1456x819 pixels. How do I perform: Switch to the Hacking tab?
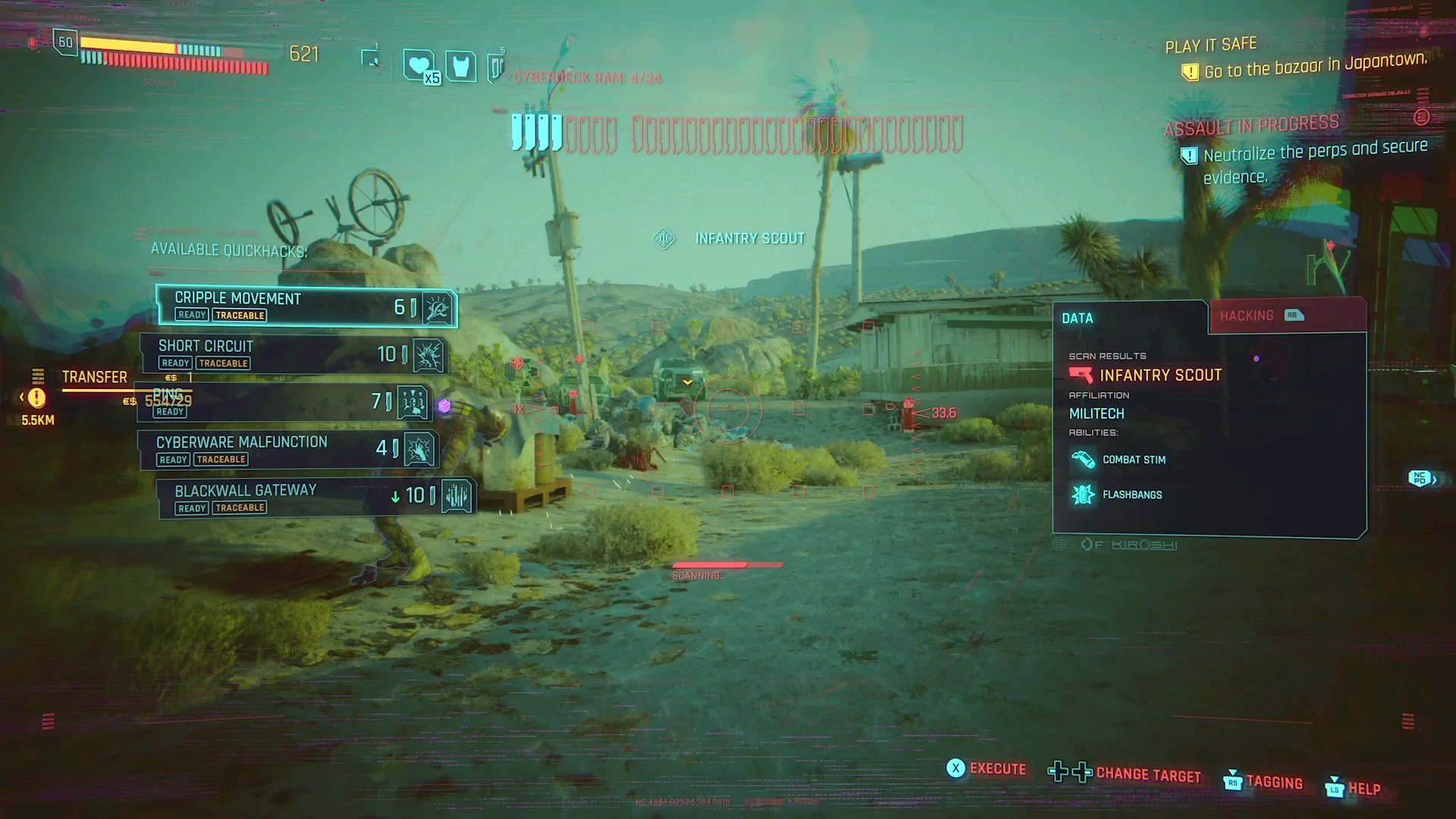click(1286, 316)
